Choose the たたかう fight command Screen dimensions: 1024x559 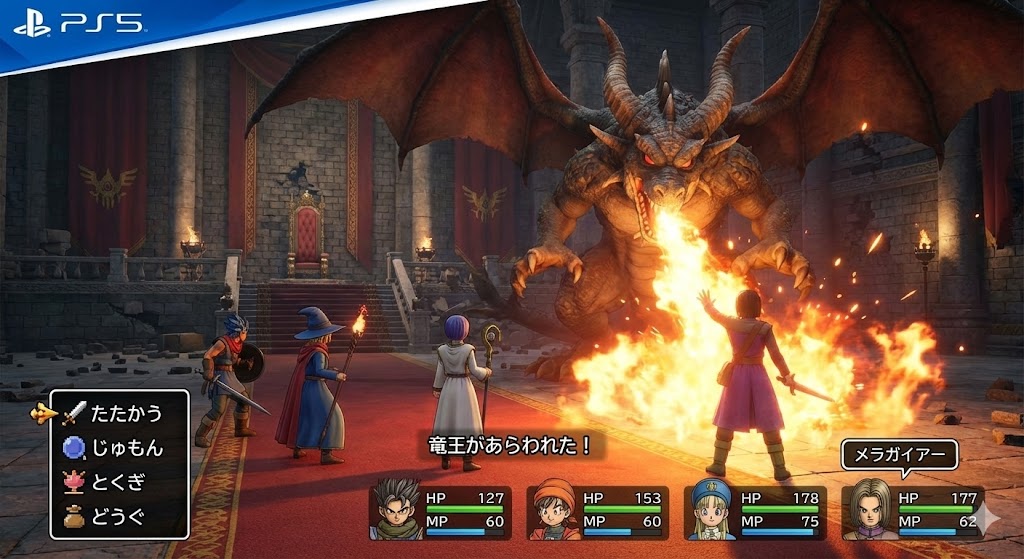tap(124, 412)
